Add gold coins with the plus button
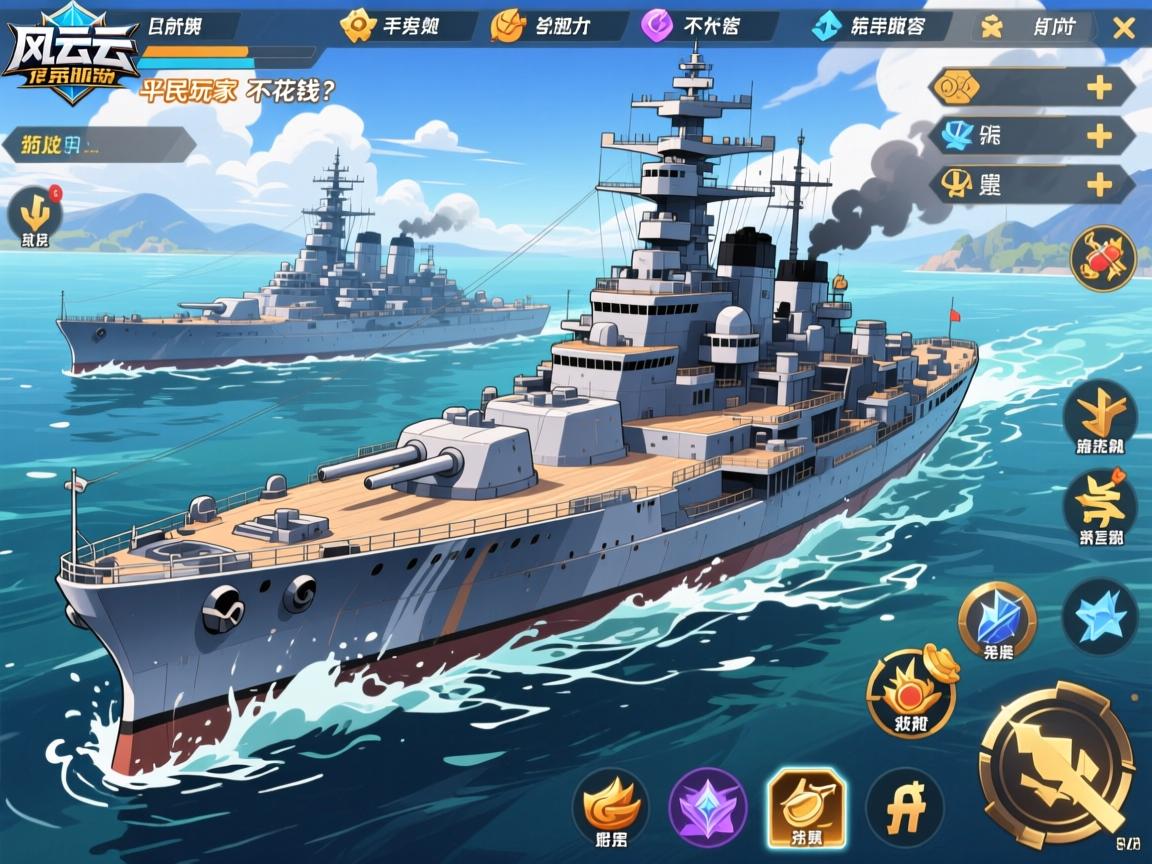The width and height of the screenshot is (1152, 864). pos(1099,88)
